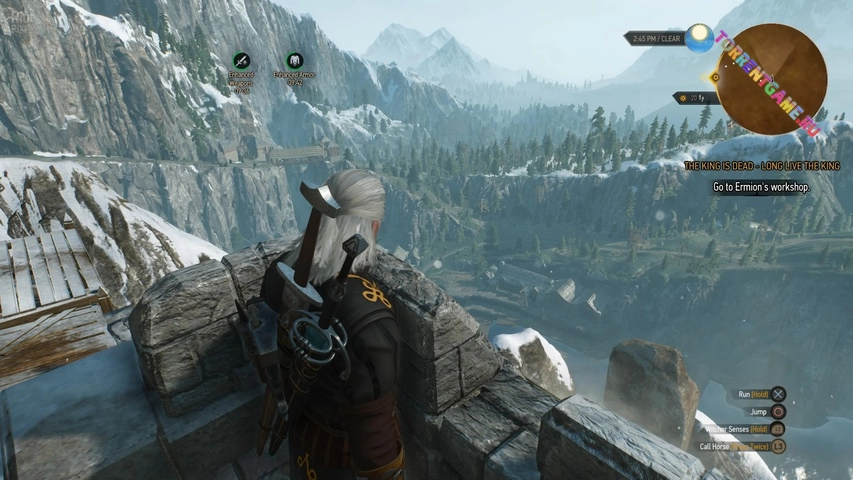This screenshot has width=853, height=480.
Task: Select the Enhanced Weapons buff icon
Action: pyautogui.click(x=241, y=60)
